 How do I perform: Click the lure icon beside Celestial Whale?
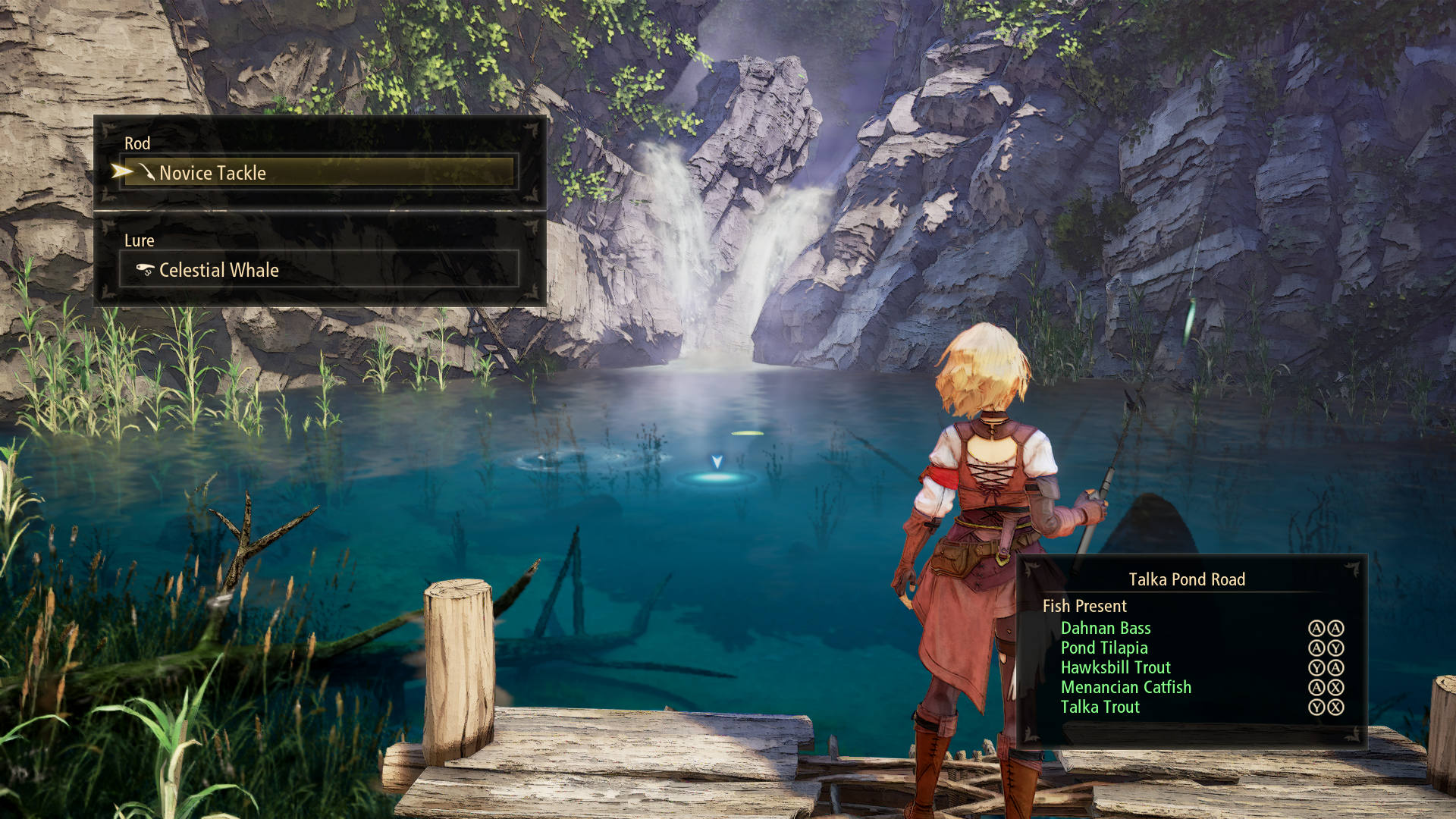pos(144,269)
